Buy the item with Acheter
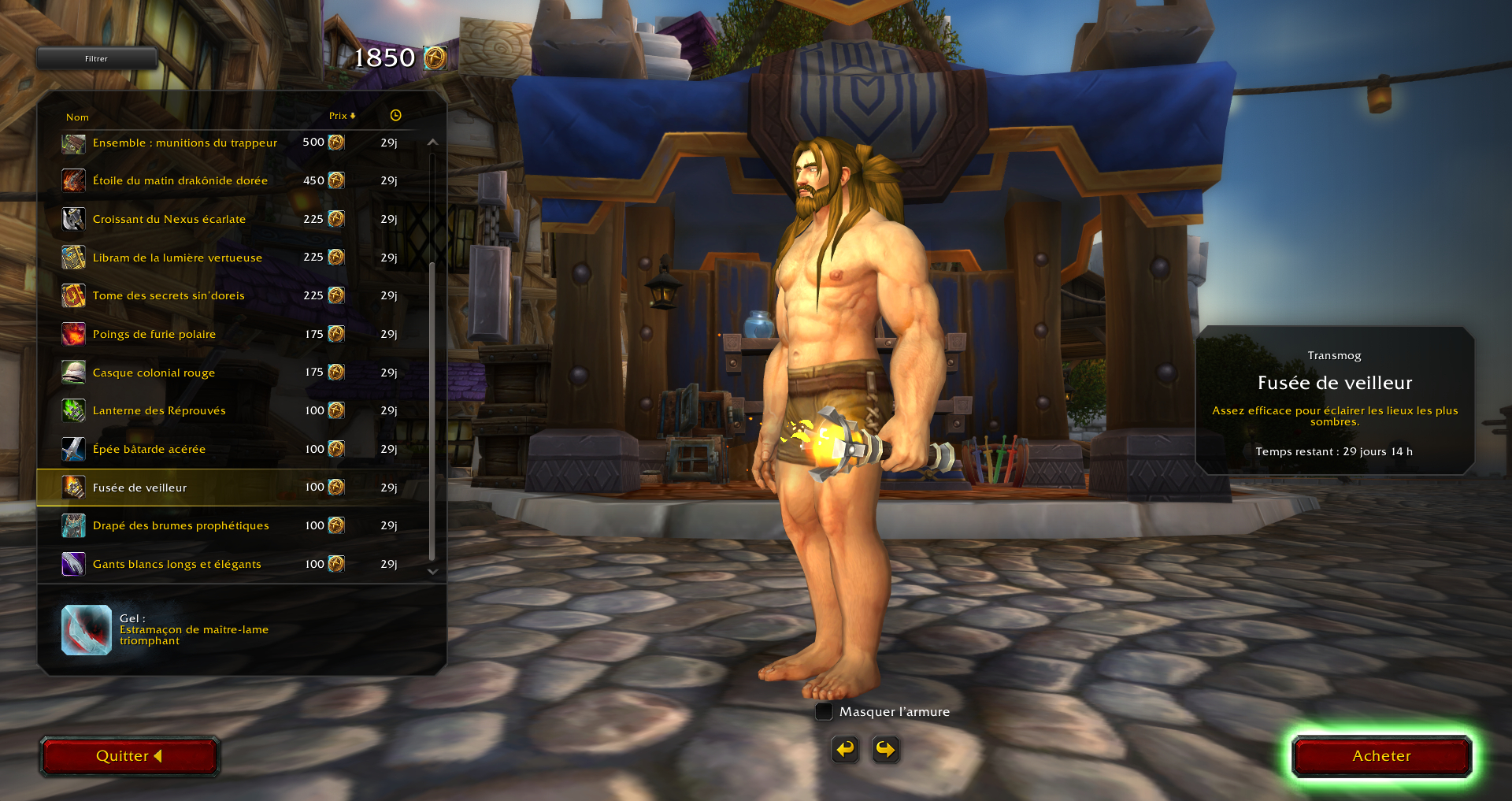Image resolution: width=1512 pixels, height=801 pixels. click(1381, 756)
